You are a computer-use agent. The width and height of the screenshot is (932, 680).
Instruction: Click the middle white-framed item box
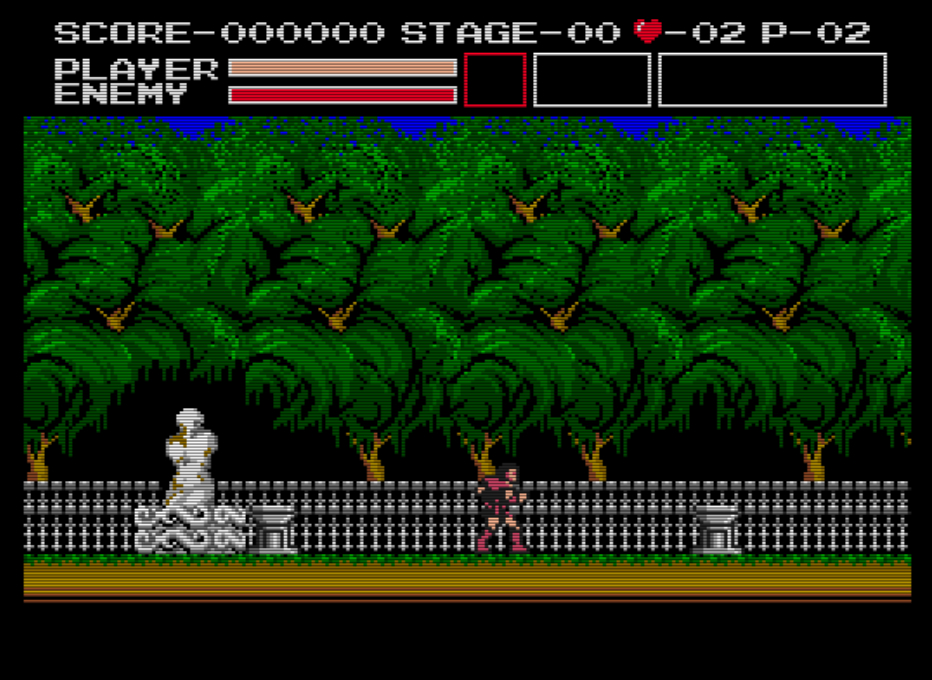(592, 80)
